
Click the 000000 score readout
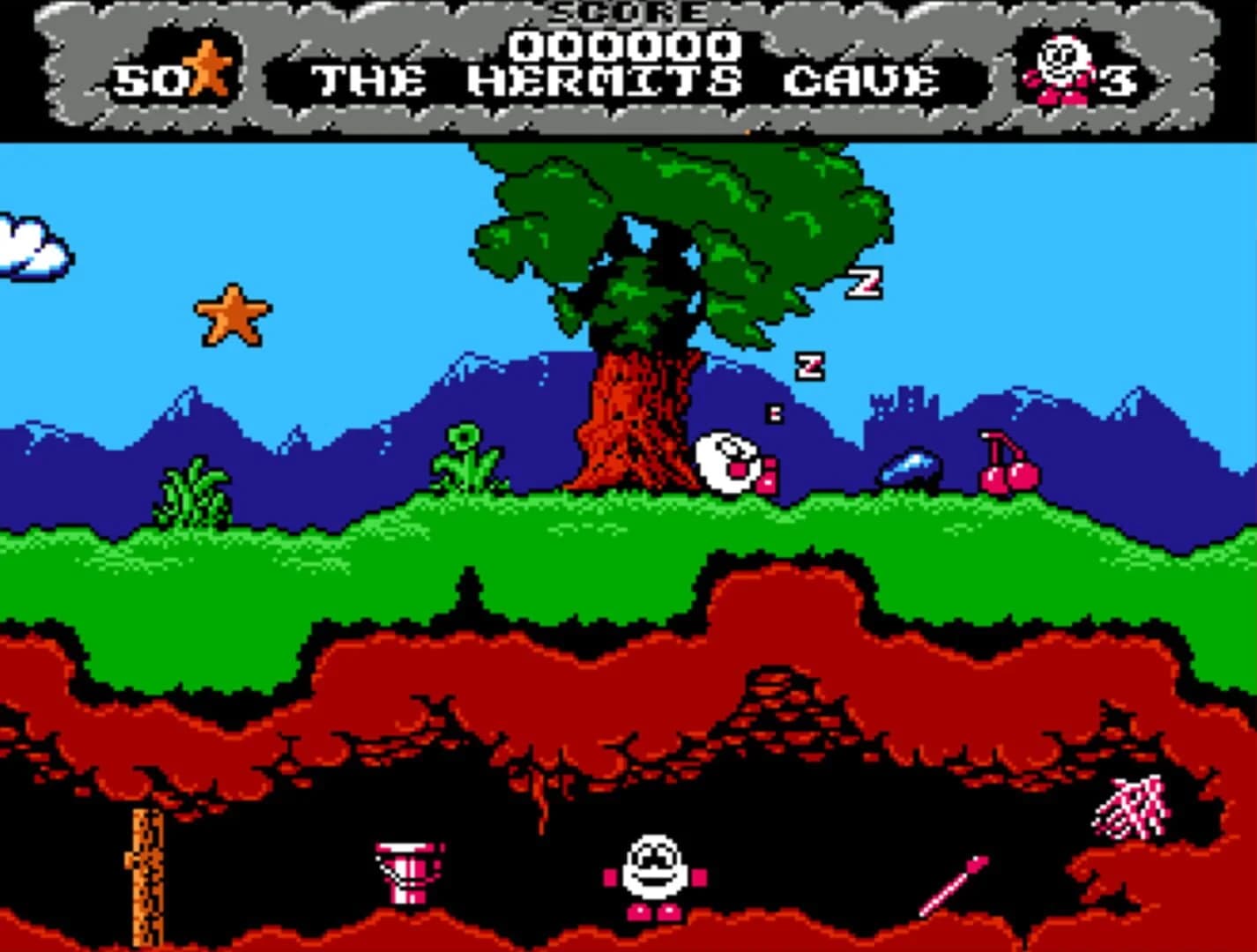coord(626,44)
